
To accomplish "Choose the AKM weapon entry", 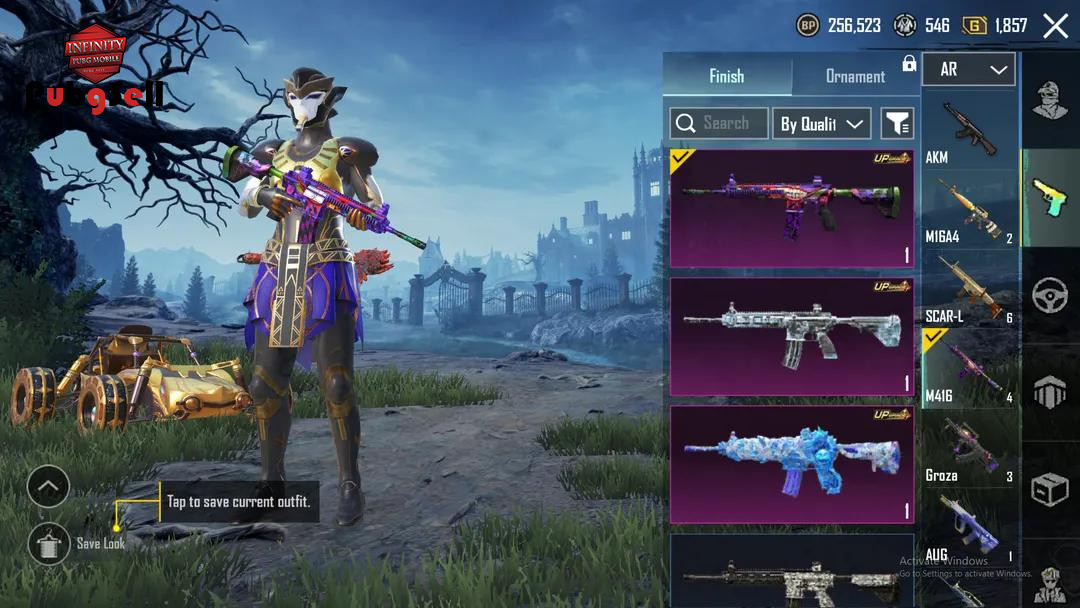I will point(969,130).
